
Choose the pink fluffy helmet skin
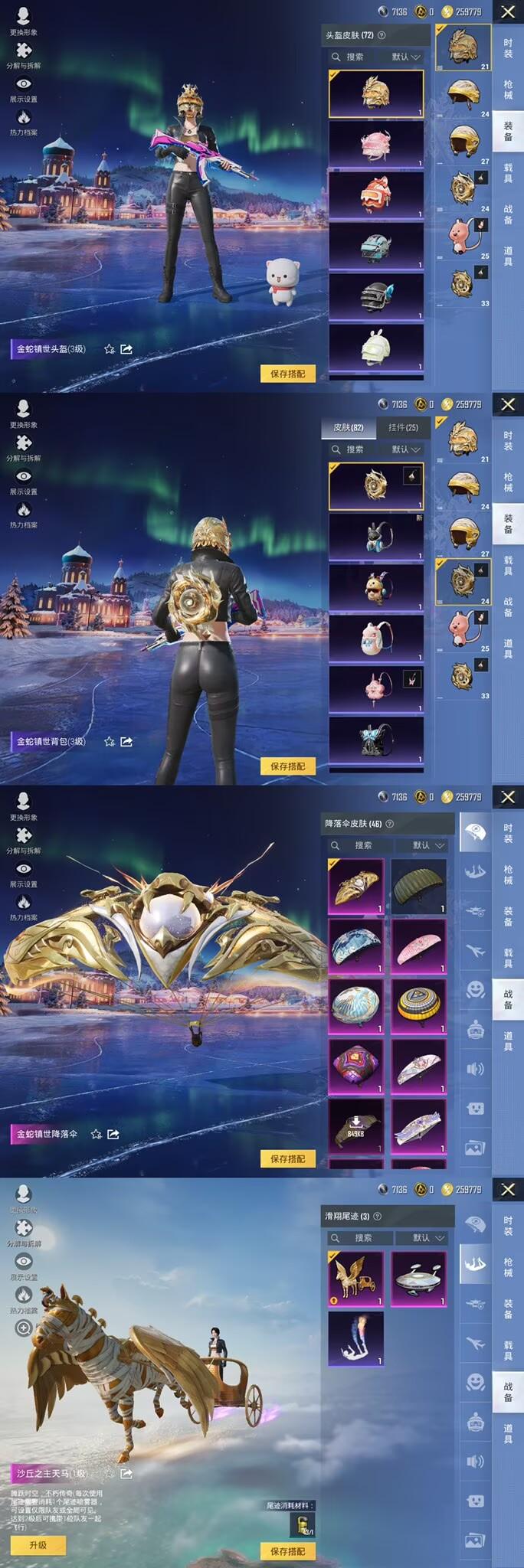[x=375, y=144]
